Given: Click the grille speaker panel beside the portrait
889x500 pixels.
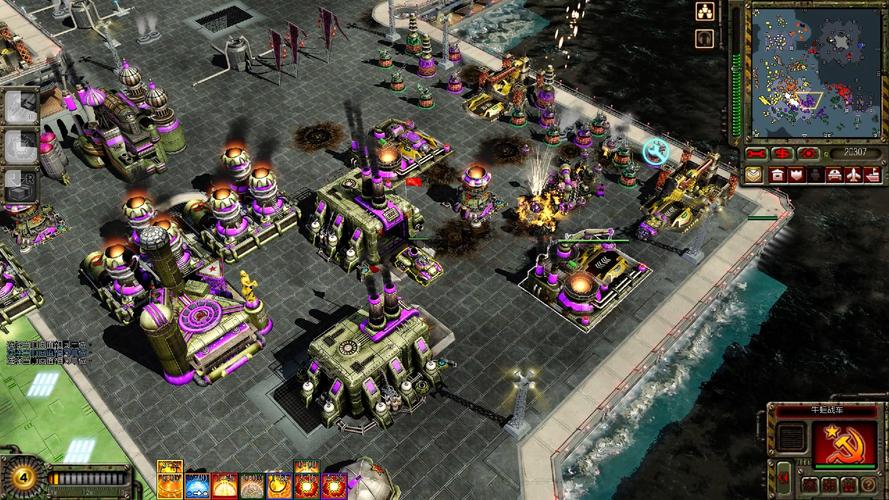Looking at the screenshot, I should coord(790,437).
